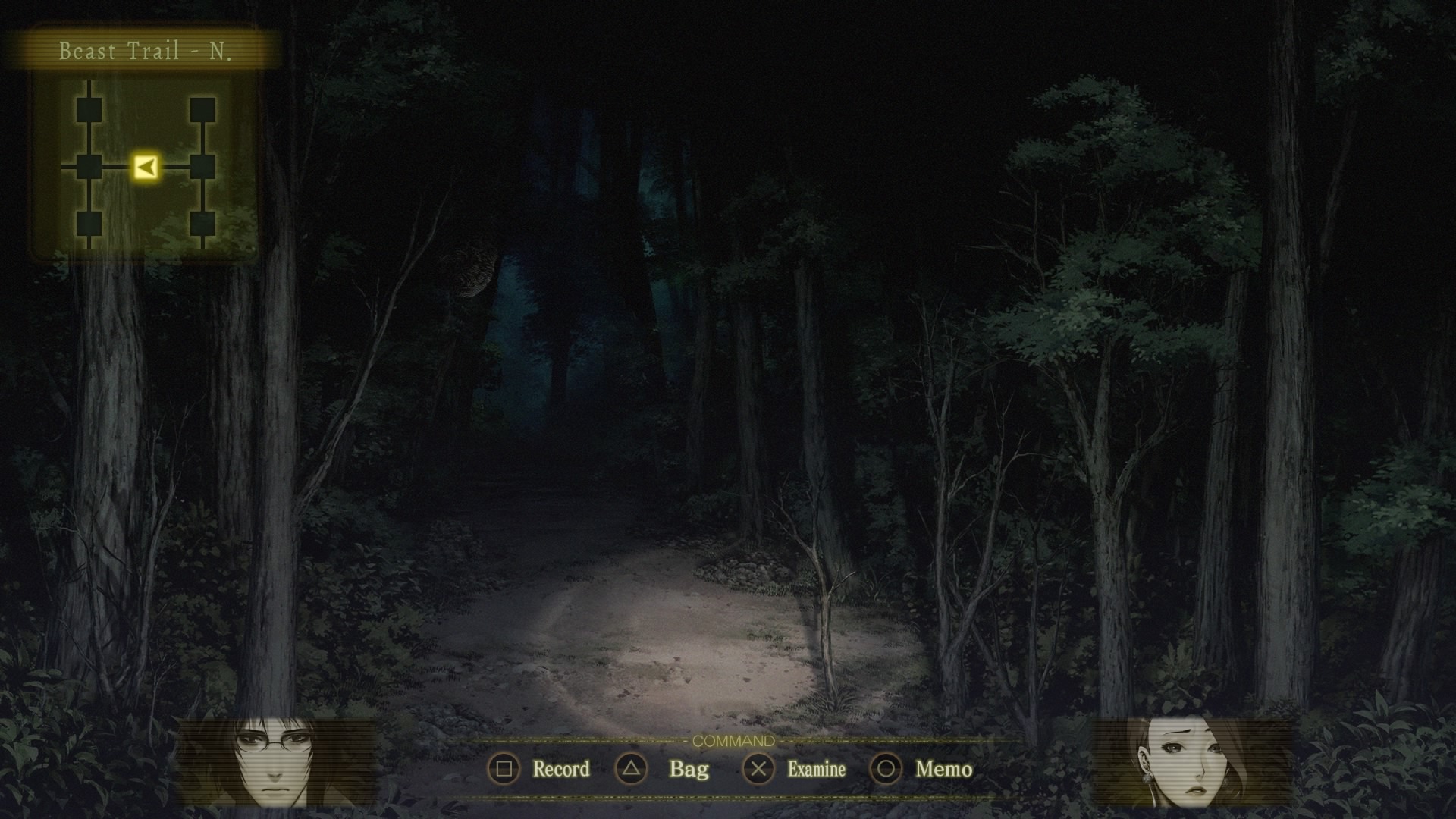Open the Memo
The width and height of the screenshot is (1456, 819).
[921, 769]
